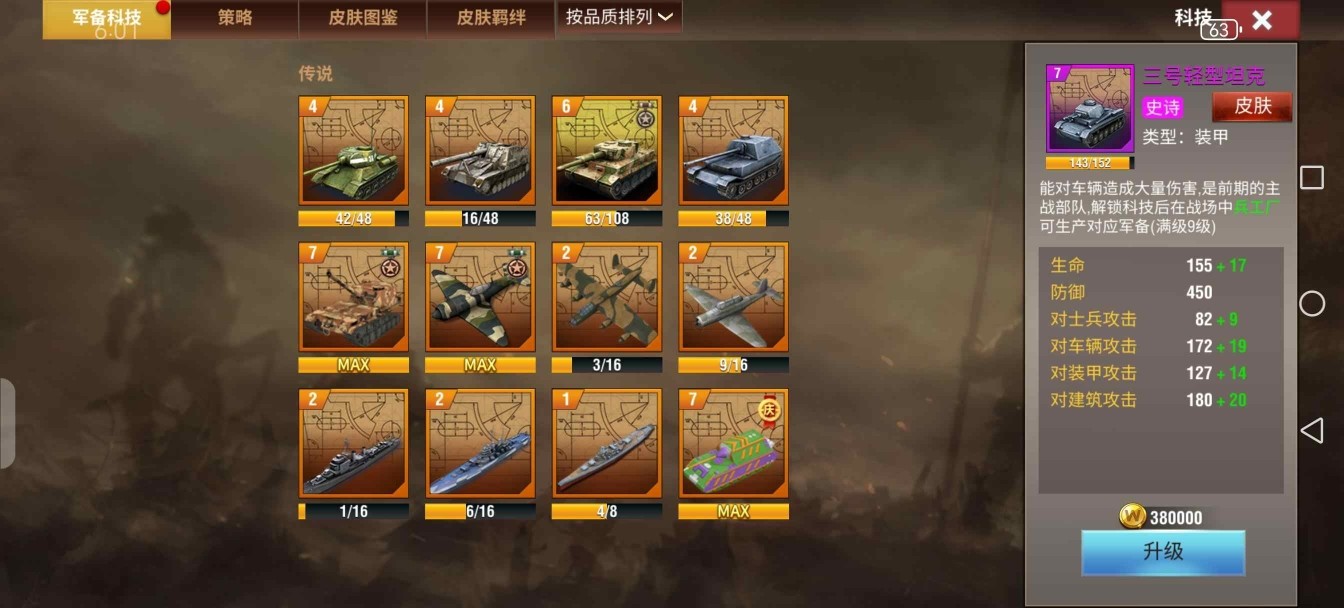This screenshot has width=1344, height=608.
Task: Open 皮肤 for the selected tank
Action: [x=1252, y=106]
